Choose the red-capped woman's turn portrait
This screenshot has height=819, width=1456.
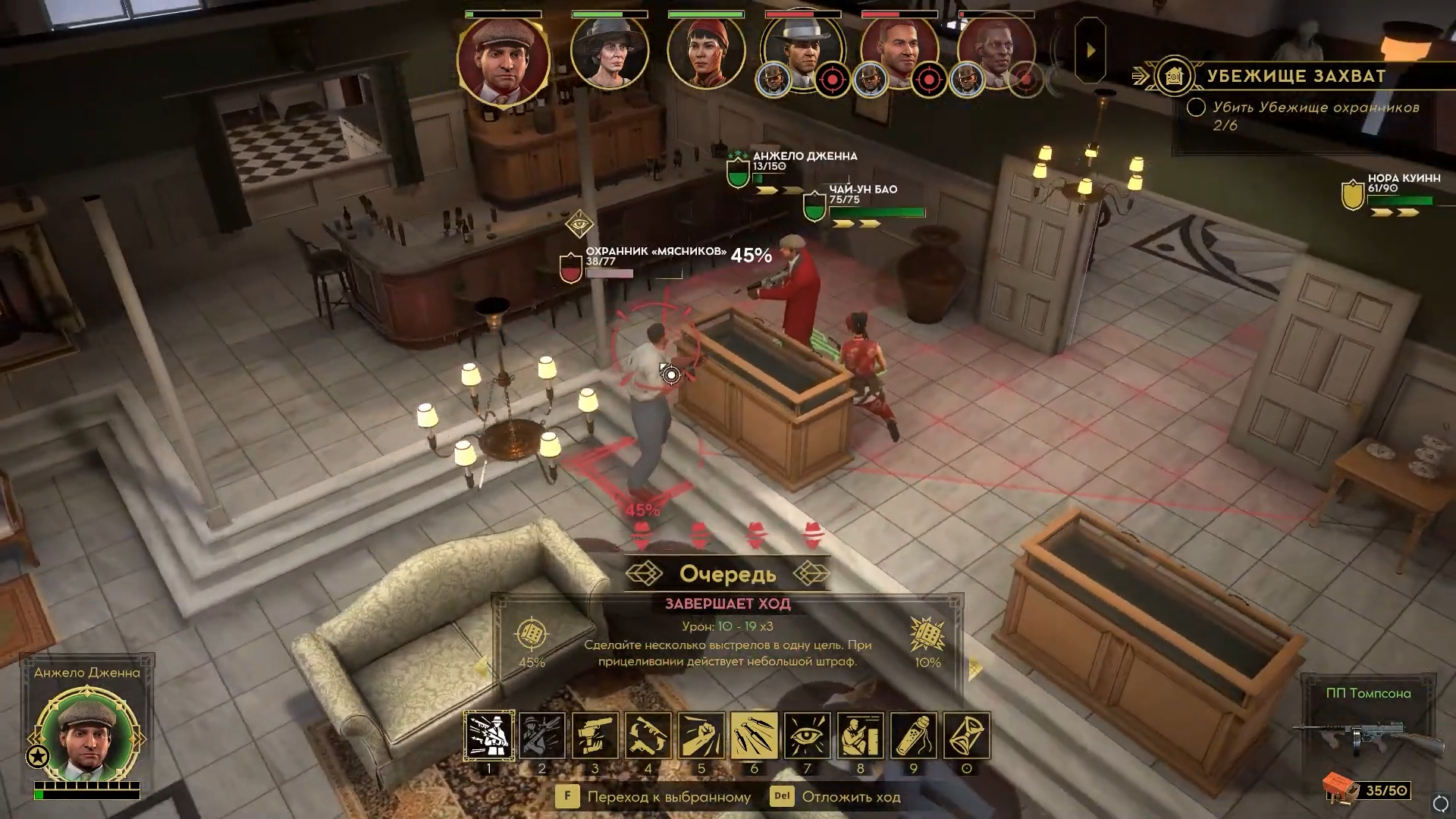click(x=705, y=52)
